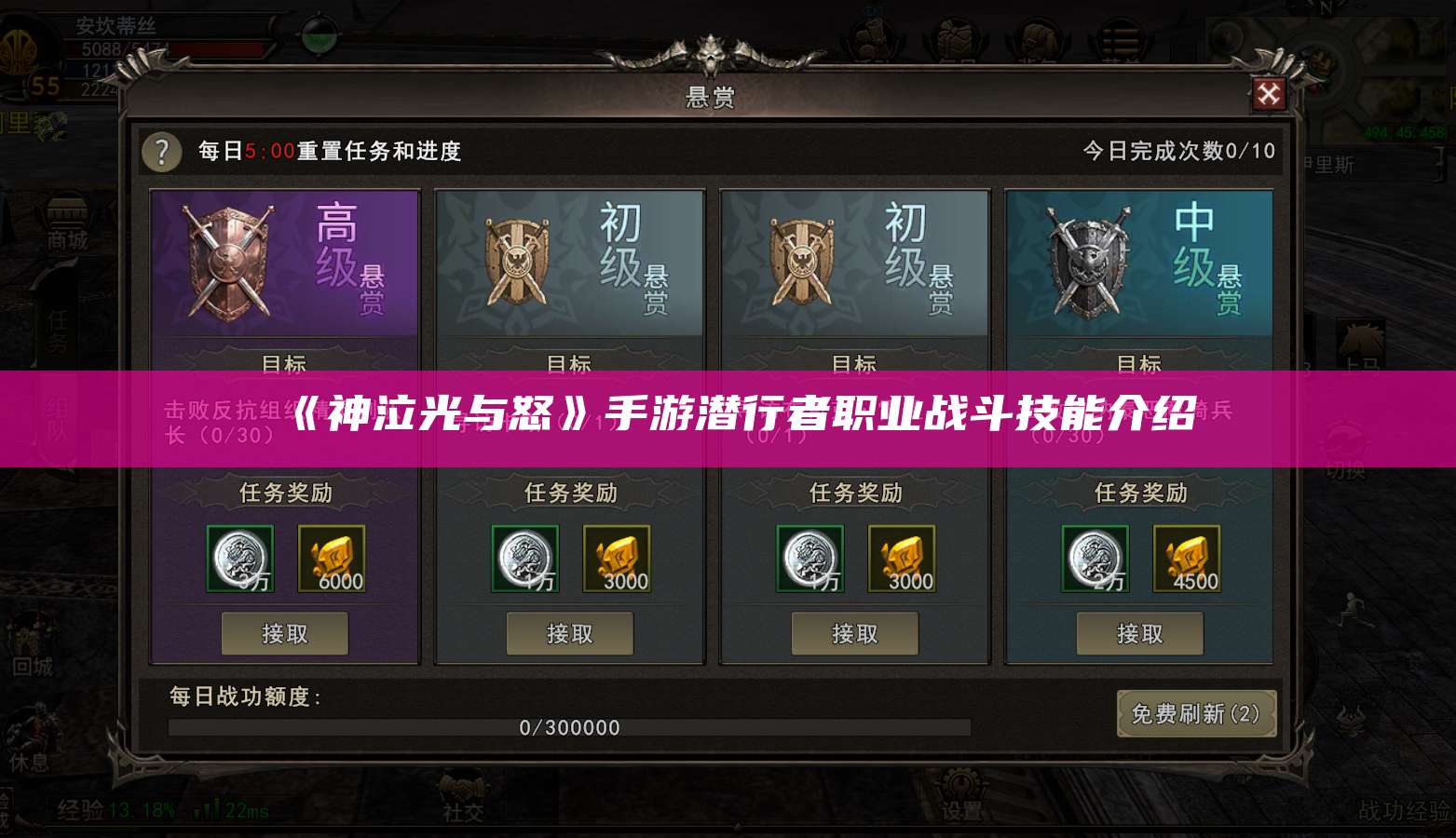
Task: Click the question mark help icon on 悬赏 panel
Action: tap(160, 152)
